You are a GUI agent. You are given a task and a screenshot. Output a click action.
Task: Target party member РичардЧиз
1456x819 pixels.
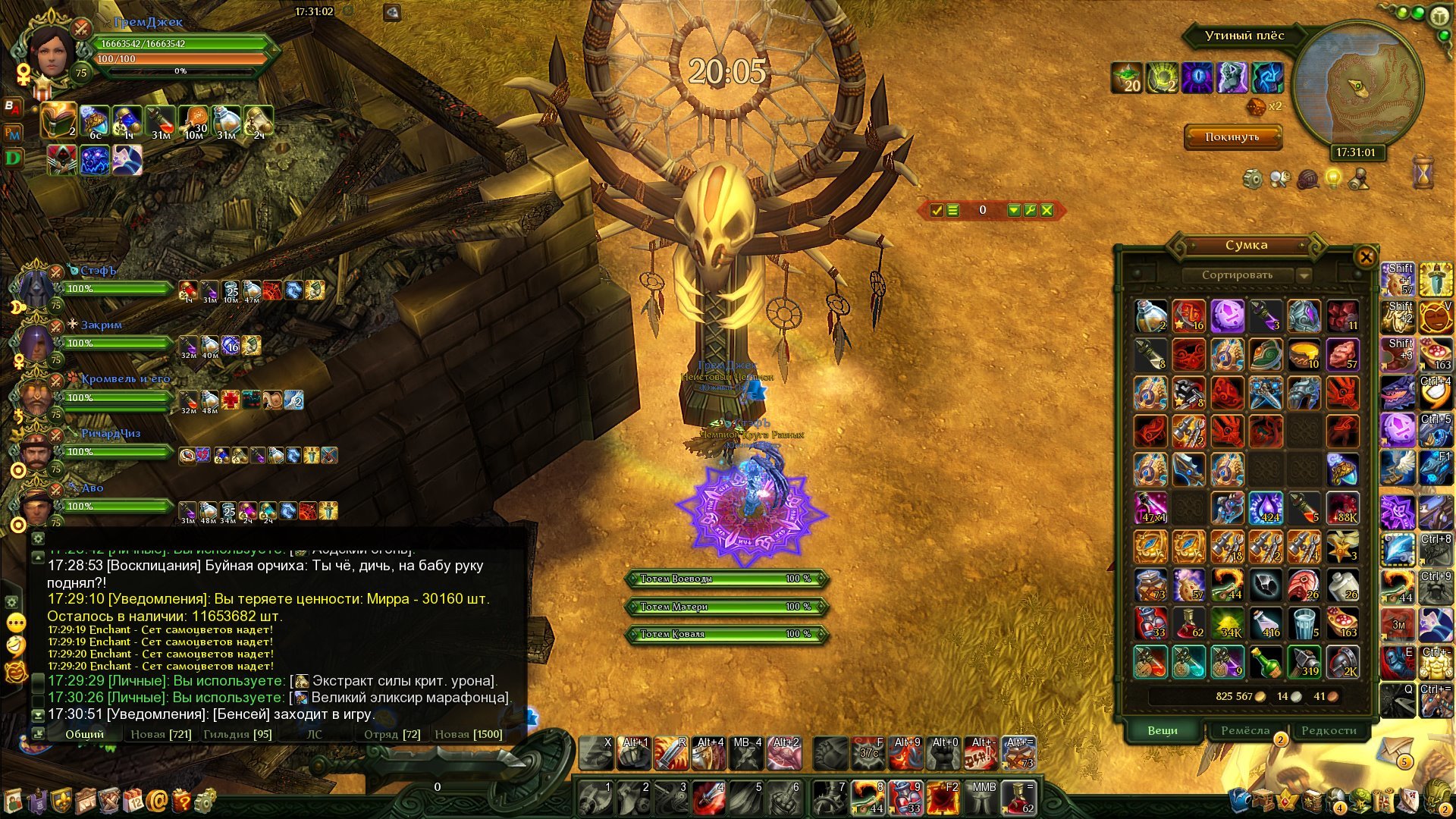[114, 451]
